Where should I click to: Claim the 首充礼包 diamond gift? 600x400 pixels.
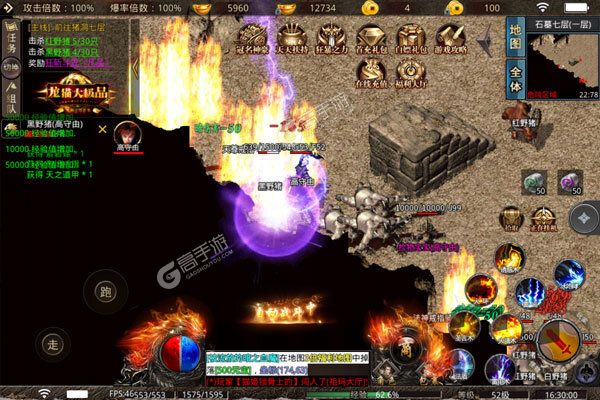tap(371, 42)
